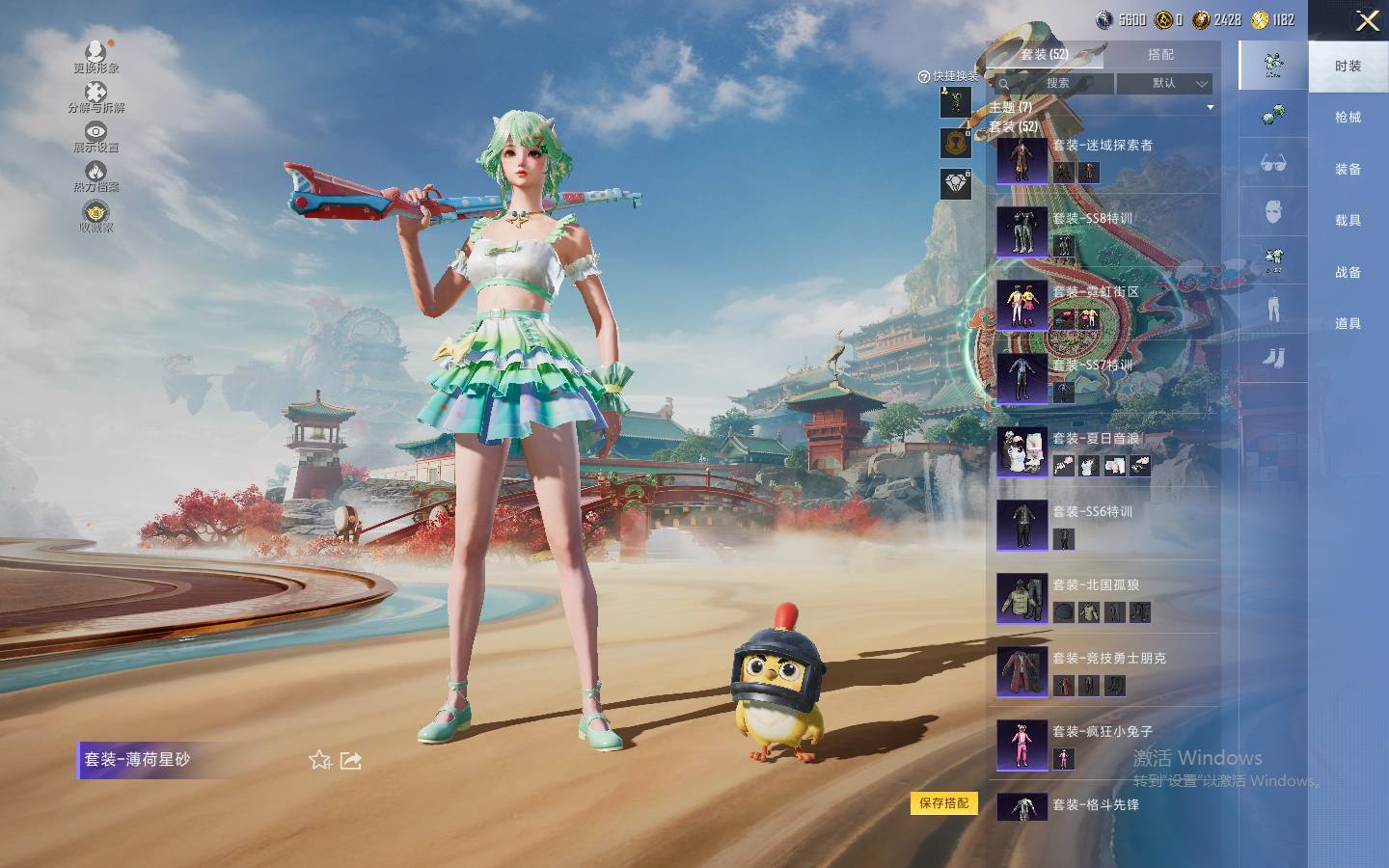Switch to the 装备 equipment category
1389x868 pixels.
[1348, 169]
